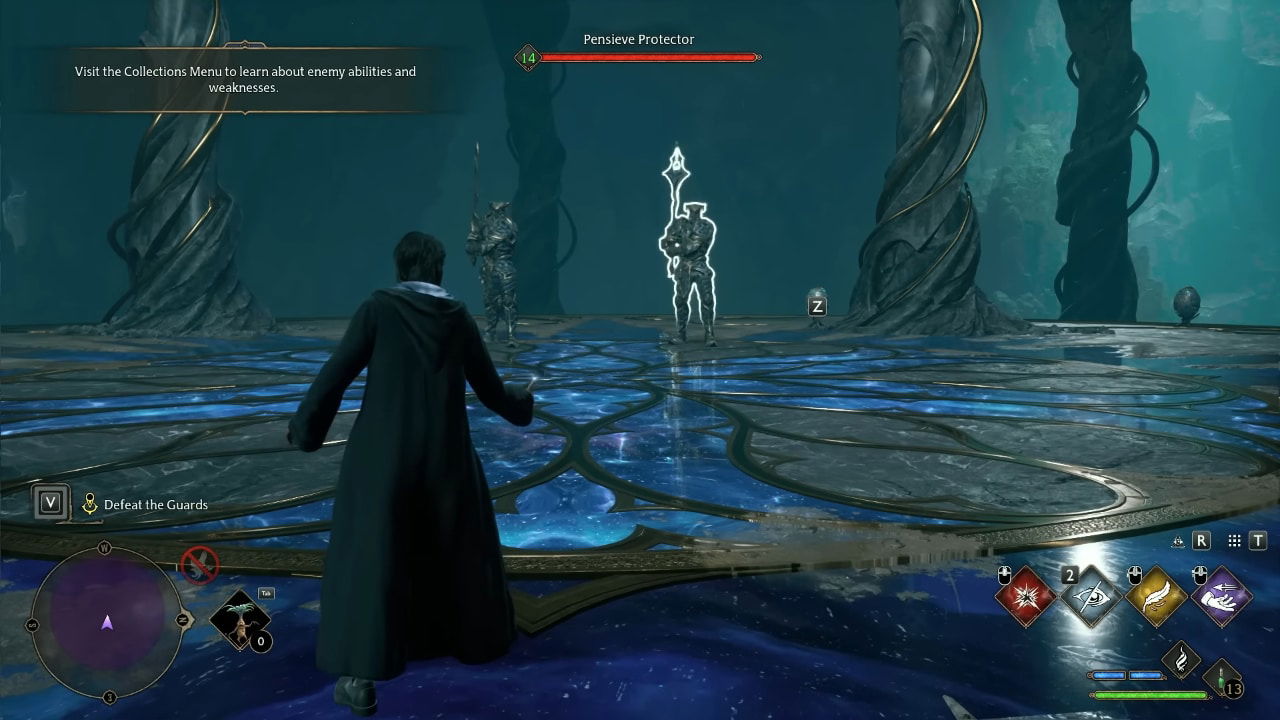The image size is (1280, 720).
Task: Dismiss the Collections Menu hint banner
Action: pyautogui.click(x=245, y=79)
